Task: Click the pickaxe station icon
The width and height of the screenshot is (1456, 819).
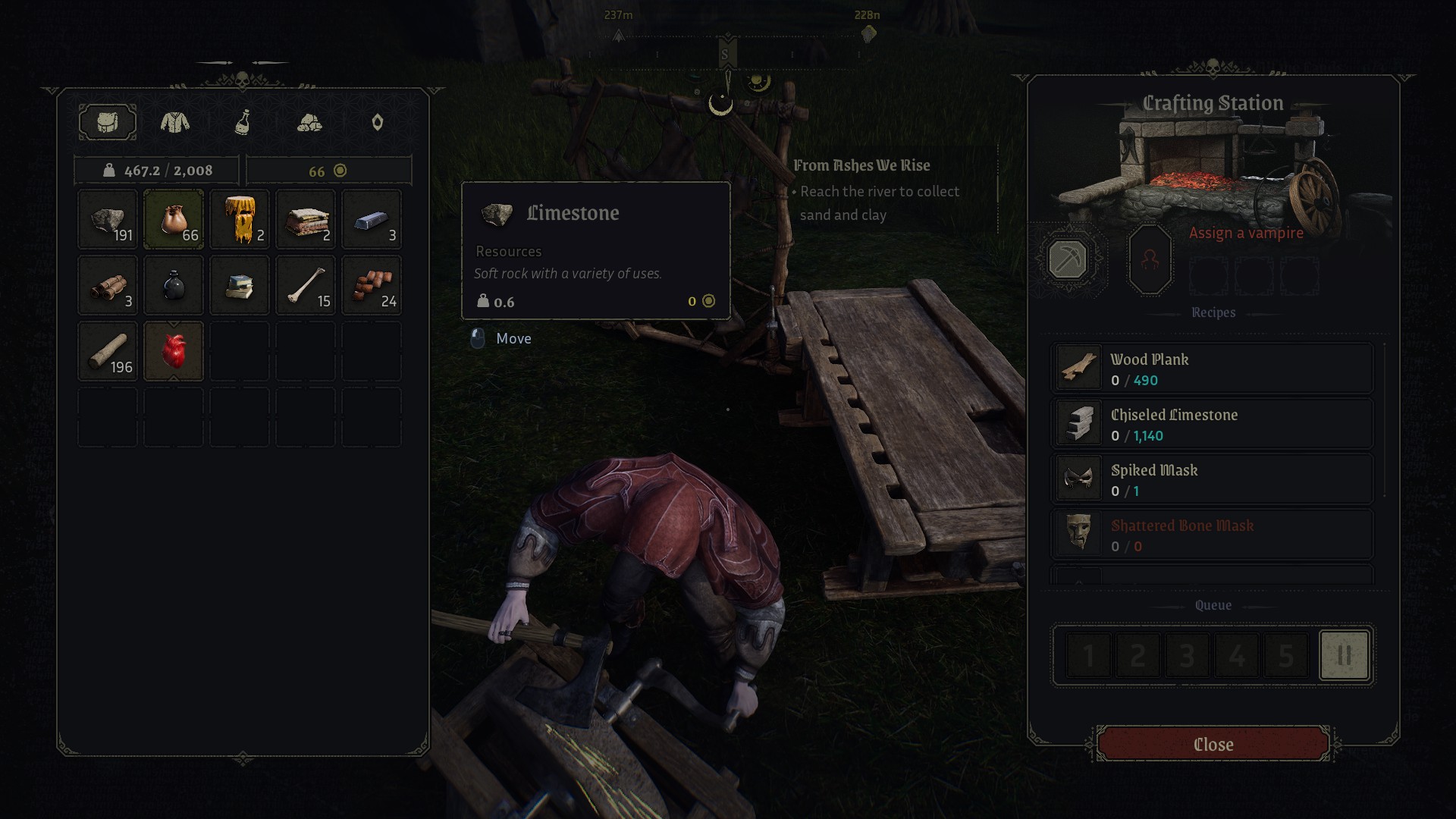Action: (x=1067, y=259)
